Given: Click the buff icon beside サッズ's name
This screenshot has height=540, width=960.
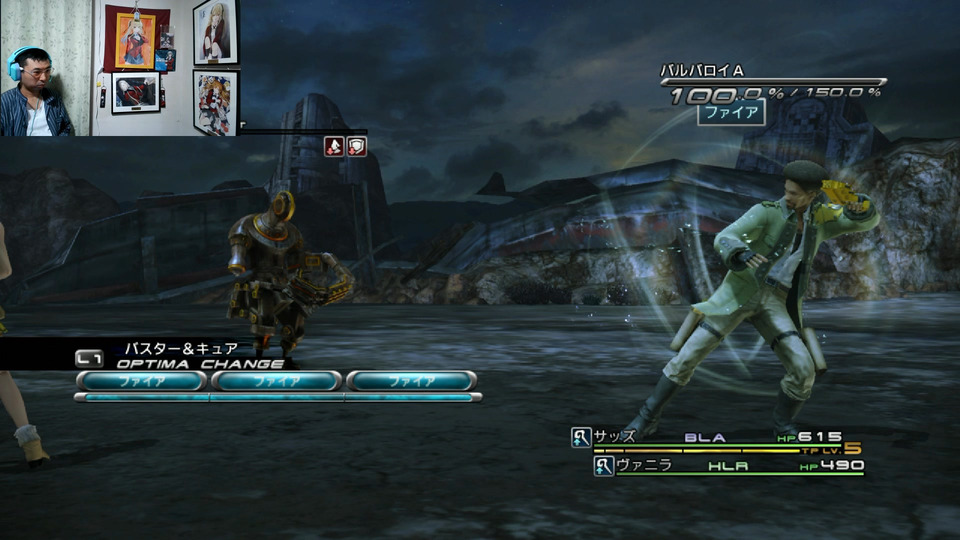Looking at the screenshot, I should 581,437.
